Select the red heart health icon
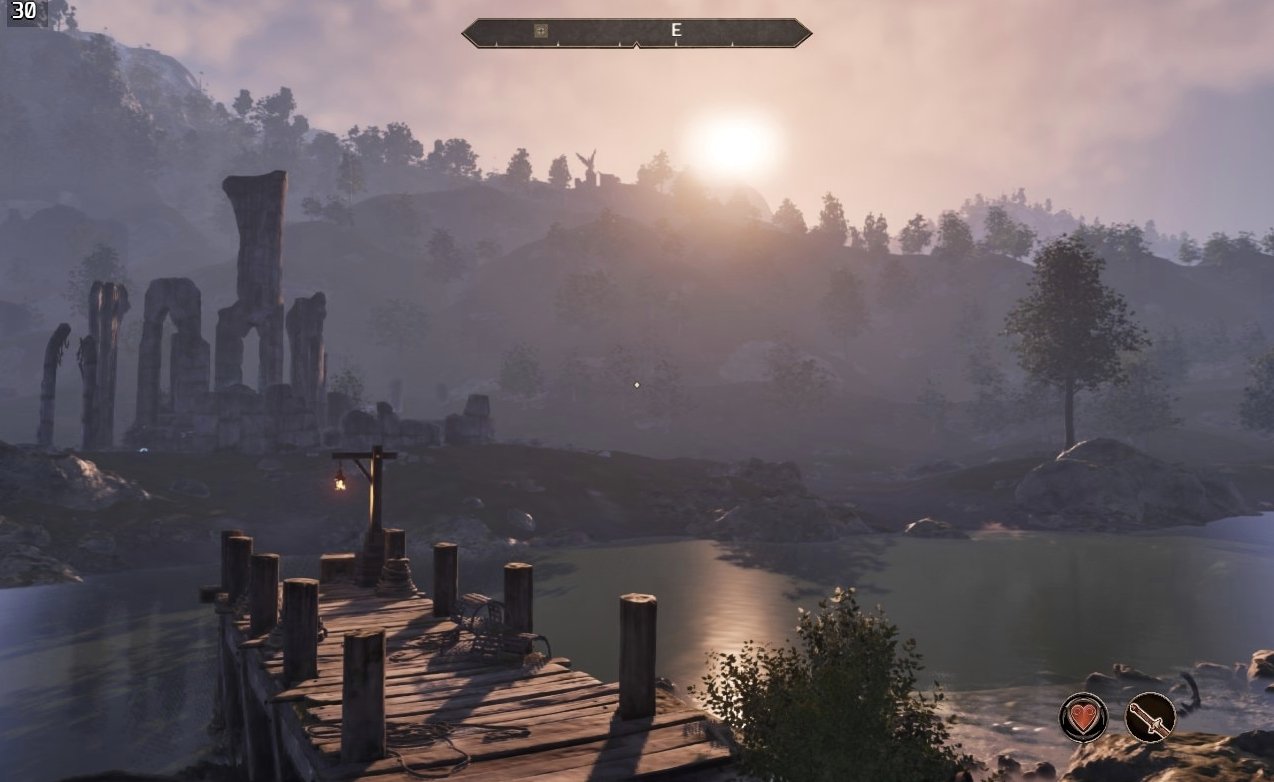 [1083, 717]
